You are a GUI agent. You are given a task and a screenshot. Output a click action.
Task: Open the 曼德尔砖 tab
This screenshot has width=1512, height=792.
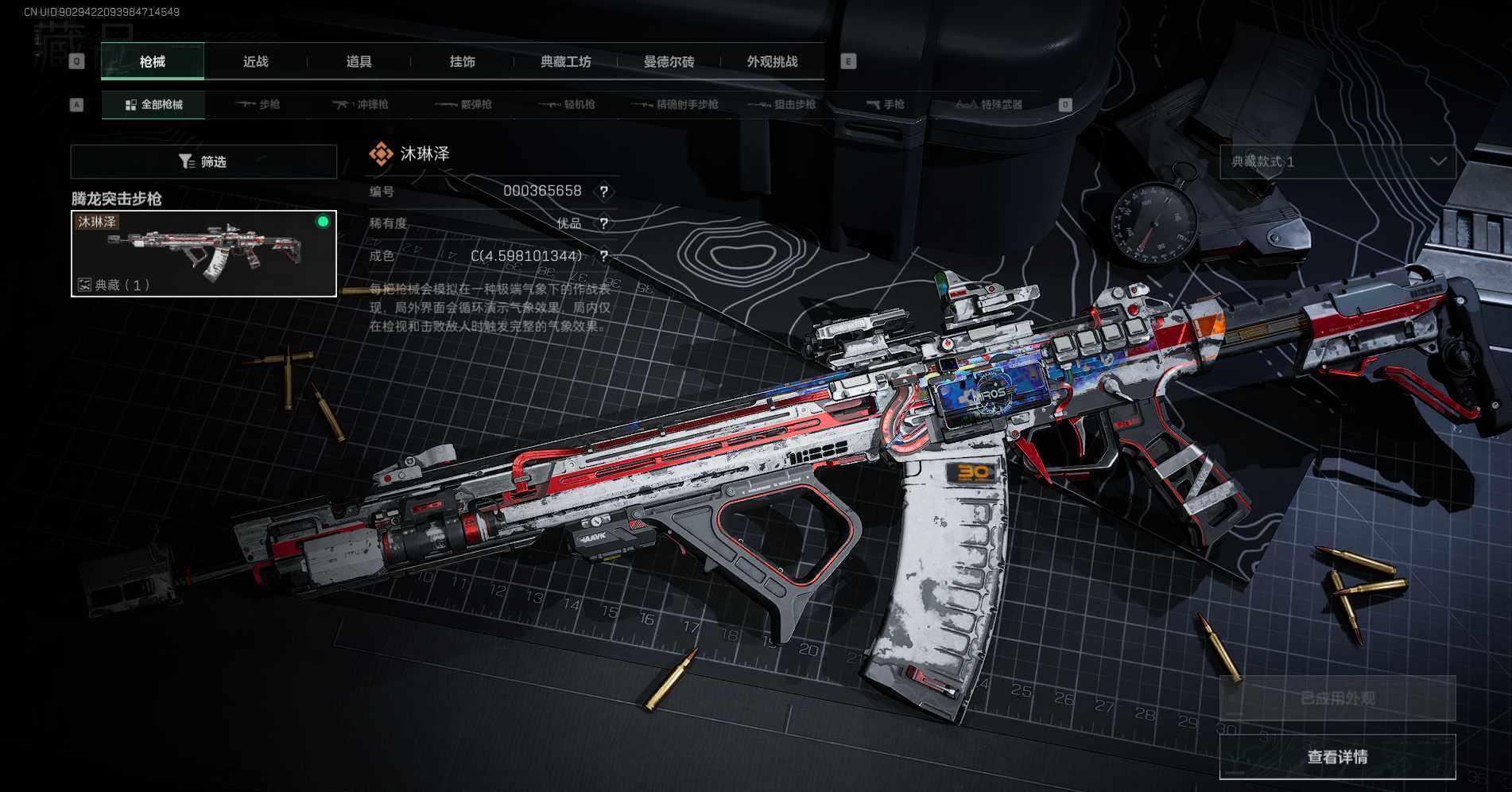pyautogui.click(x=669, y=62)
